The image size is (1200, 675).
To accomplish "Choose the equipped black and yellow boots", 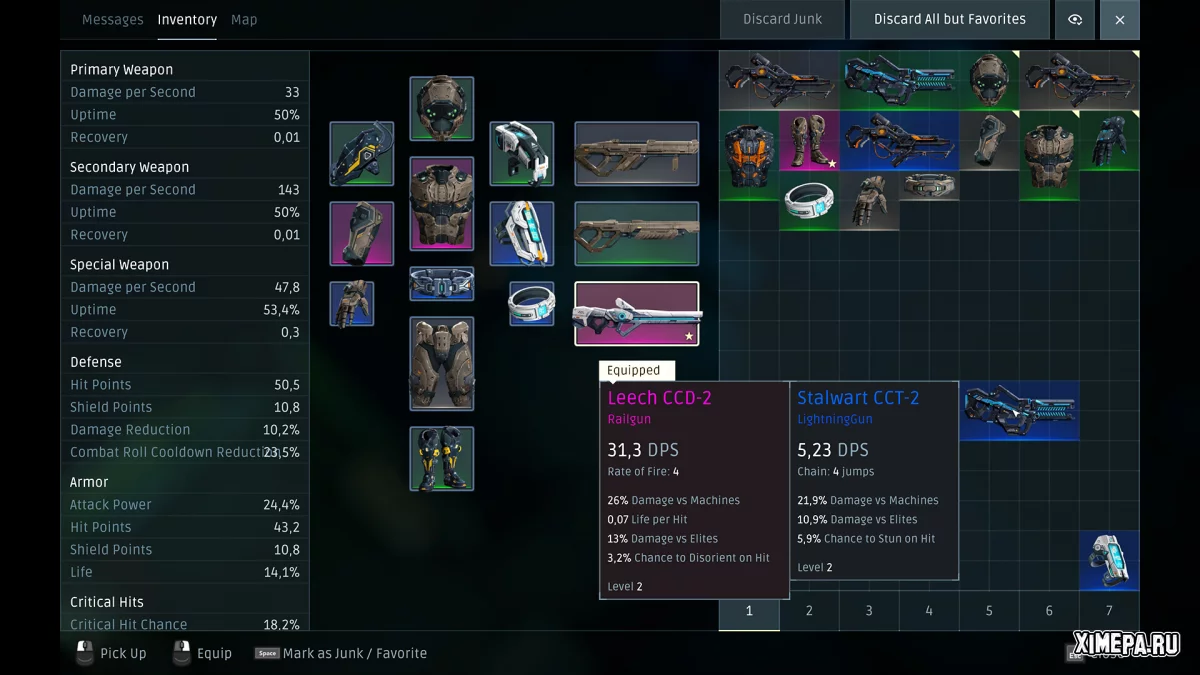I will coord(441,458).
